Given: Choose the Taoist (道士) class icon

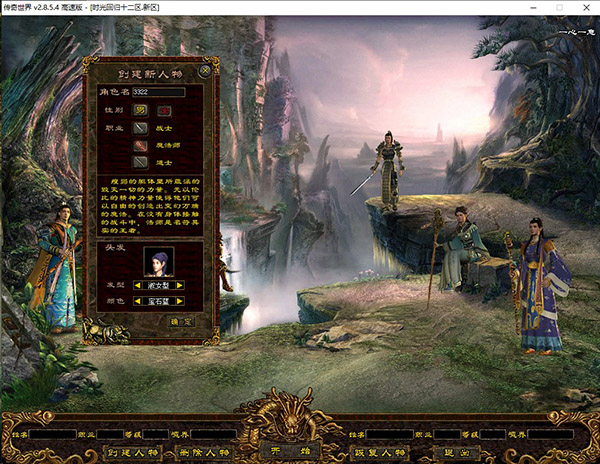Looking at the screenshot, I should [140, 160].
